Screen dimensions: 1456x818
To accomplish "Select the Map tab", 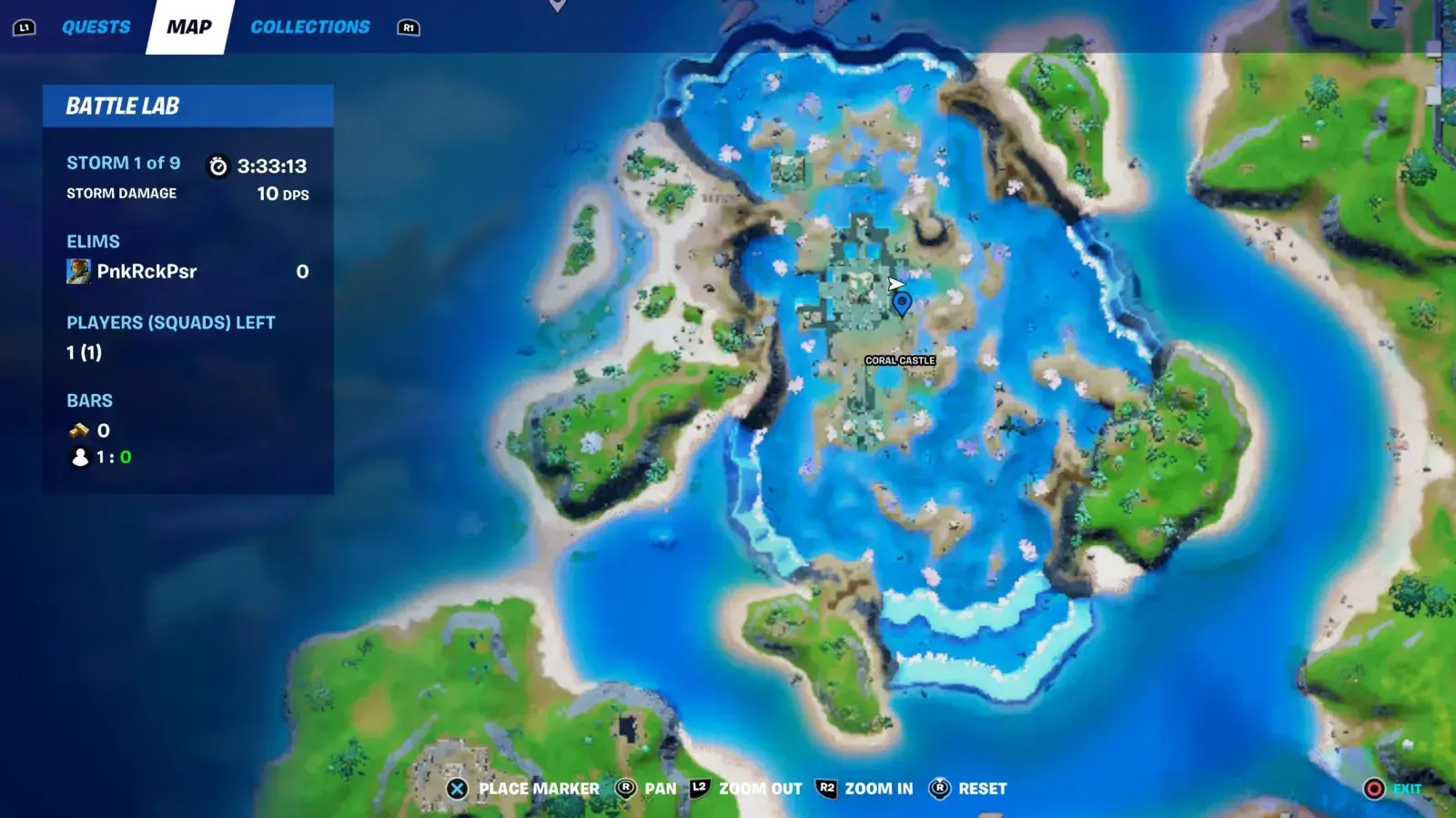I will [x=189, y=27].
